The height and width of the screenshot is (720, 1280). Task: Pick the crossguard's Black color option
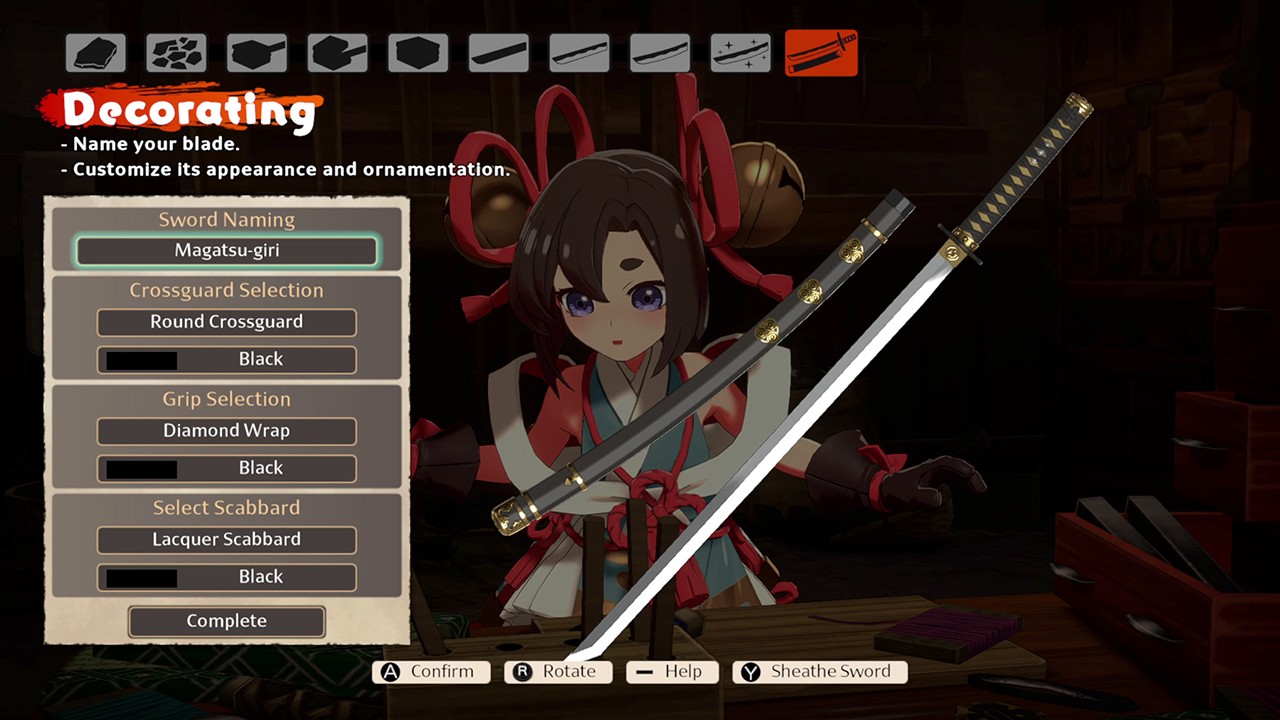click(227, 359)
